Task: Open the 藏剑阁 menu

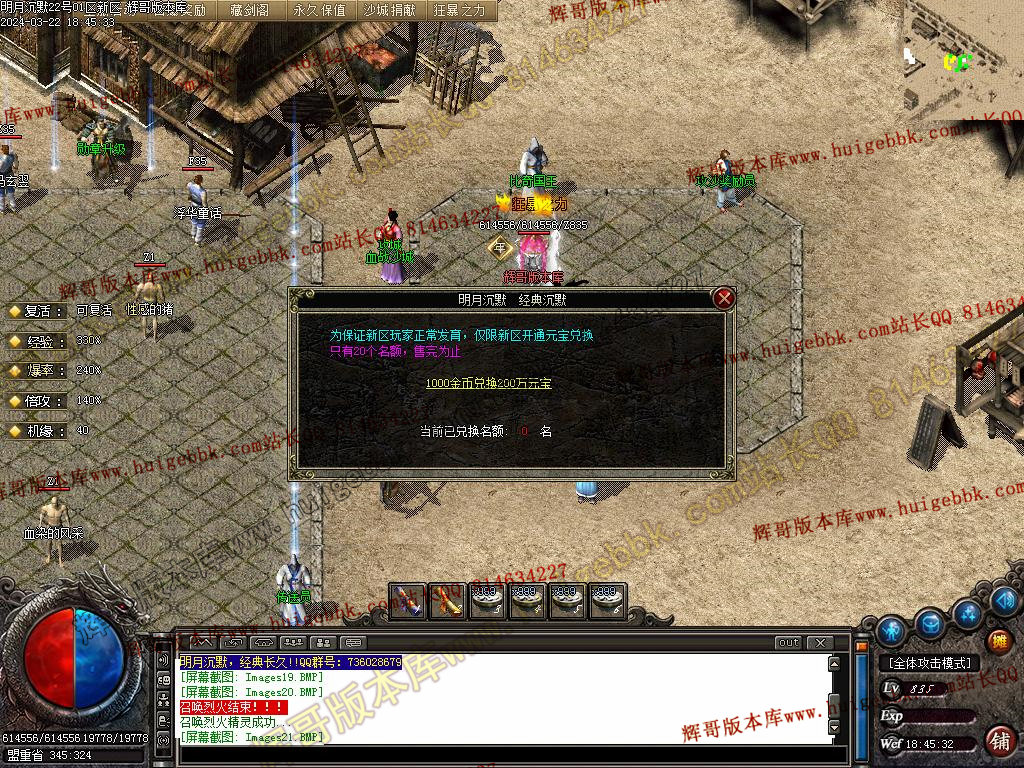Action: click(x=248, y=10)
